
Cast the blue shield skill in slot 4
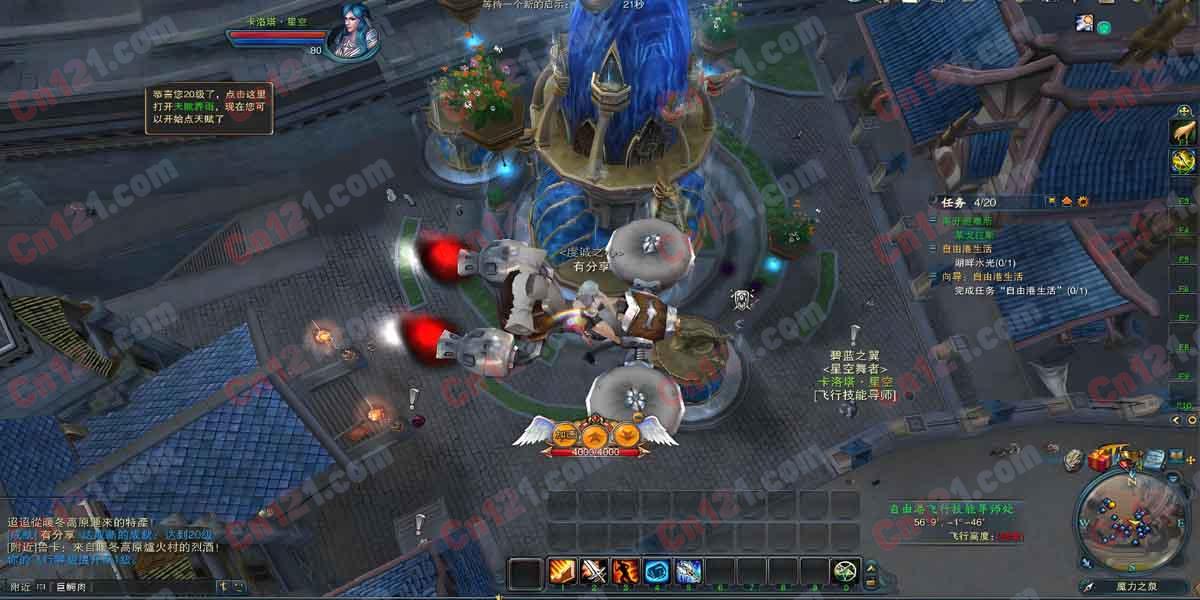tap(657, 571)
